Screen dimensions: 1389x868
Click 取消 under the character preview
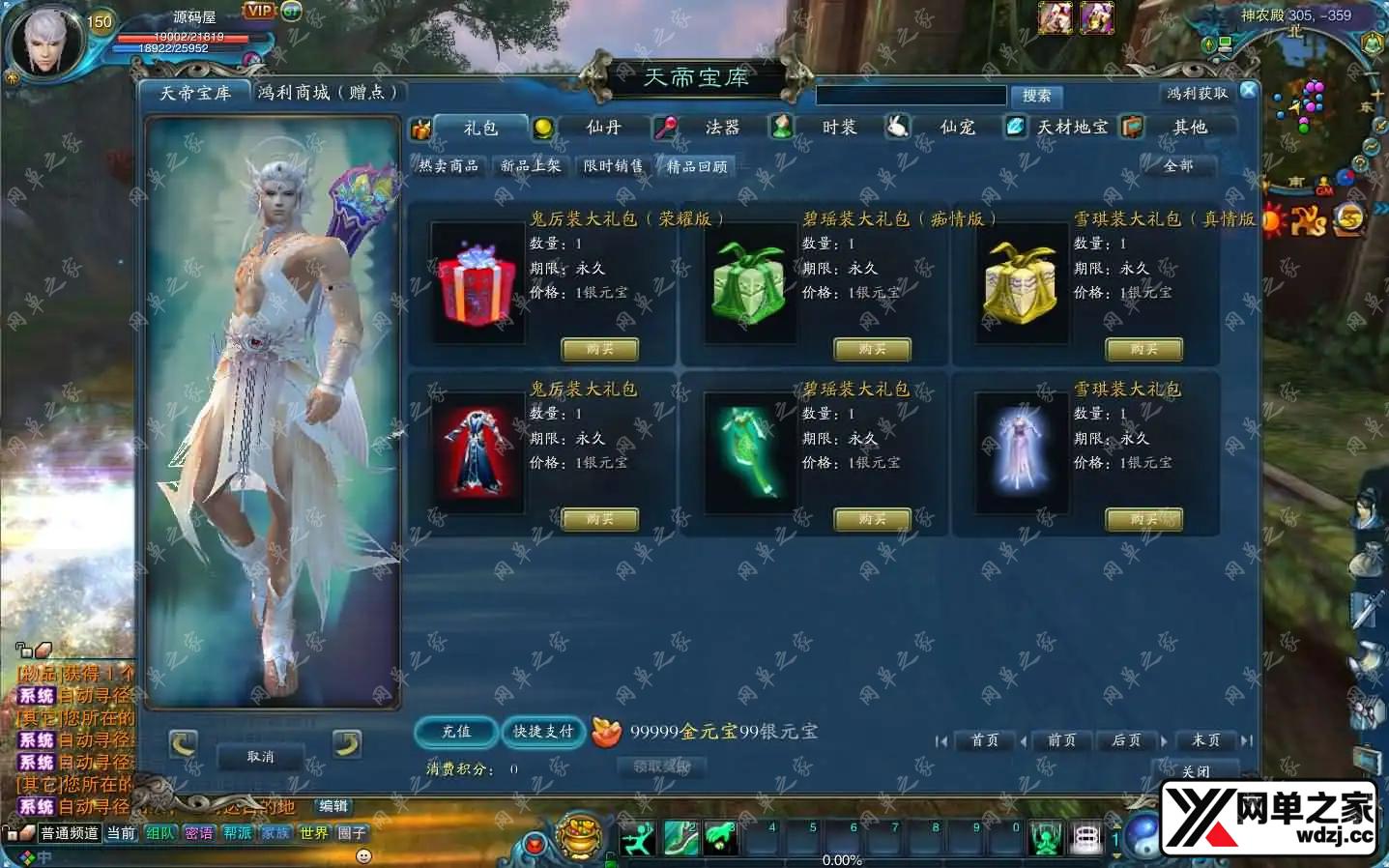pyautogui.click(x=260, y=757)
